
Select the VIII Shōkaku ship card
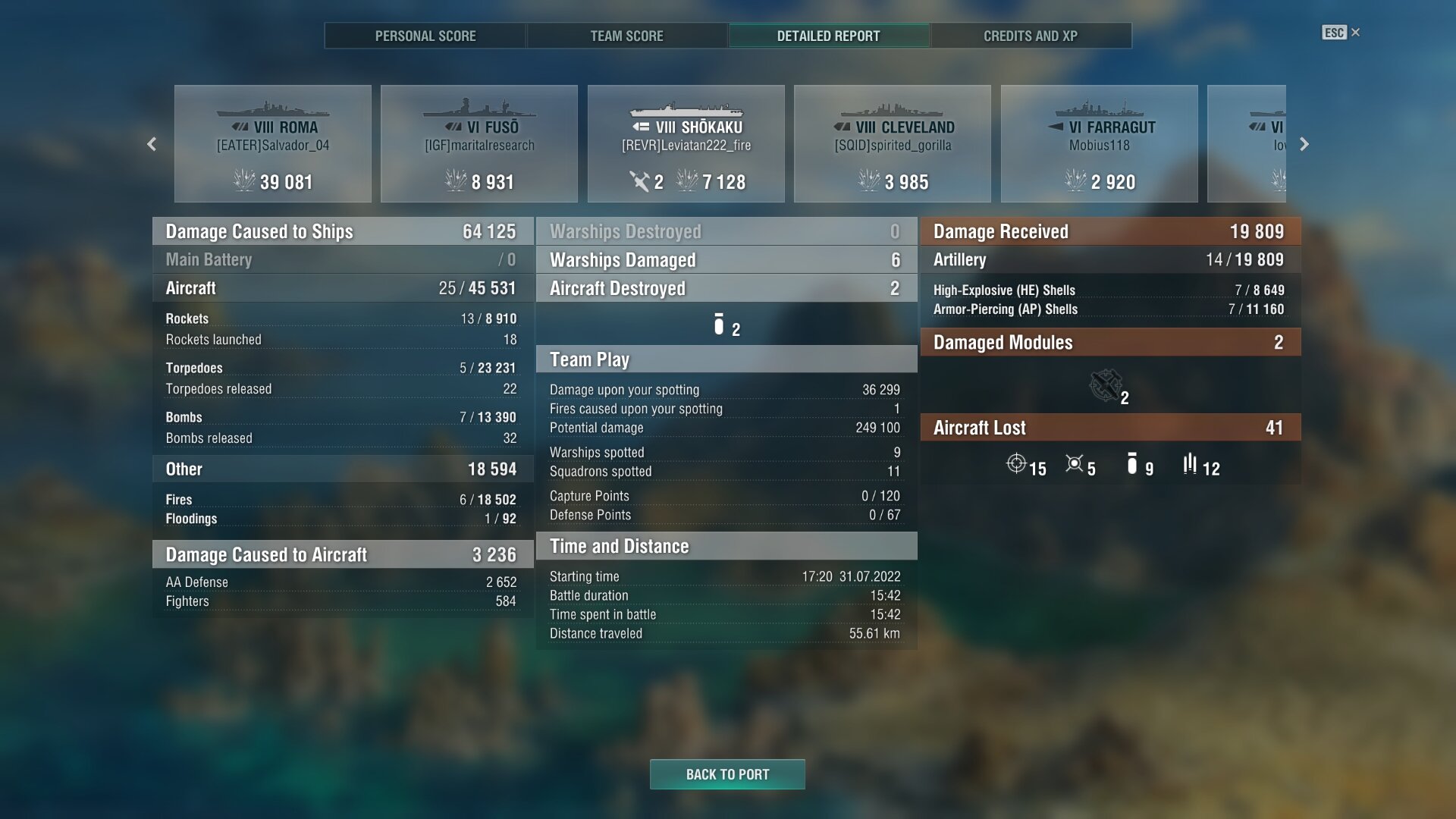click(686, 144)
